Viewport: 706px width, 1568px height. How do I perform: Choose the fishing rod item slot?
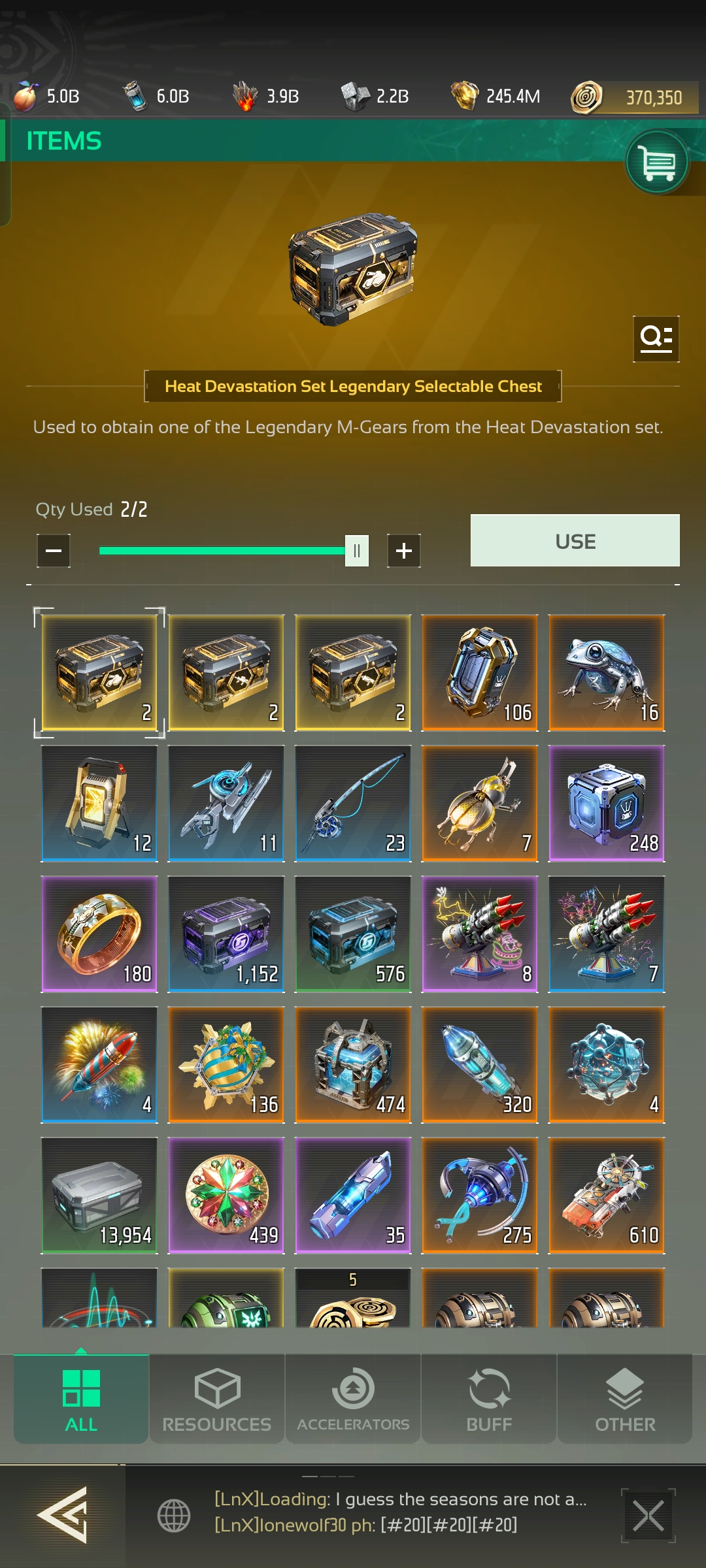pos(353,803)
